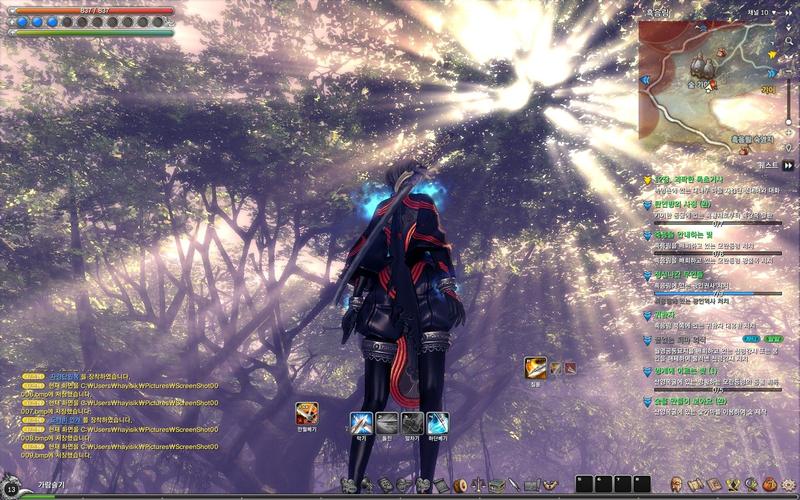Screen dimensions: 800x500
Task: Trigger the orange 한칼베기 skill icon
Action: pyautogui.click(x=306, y=412)
